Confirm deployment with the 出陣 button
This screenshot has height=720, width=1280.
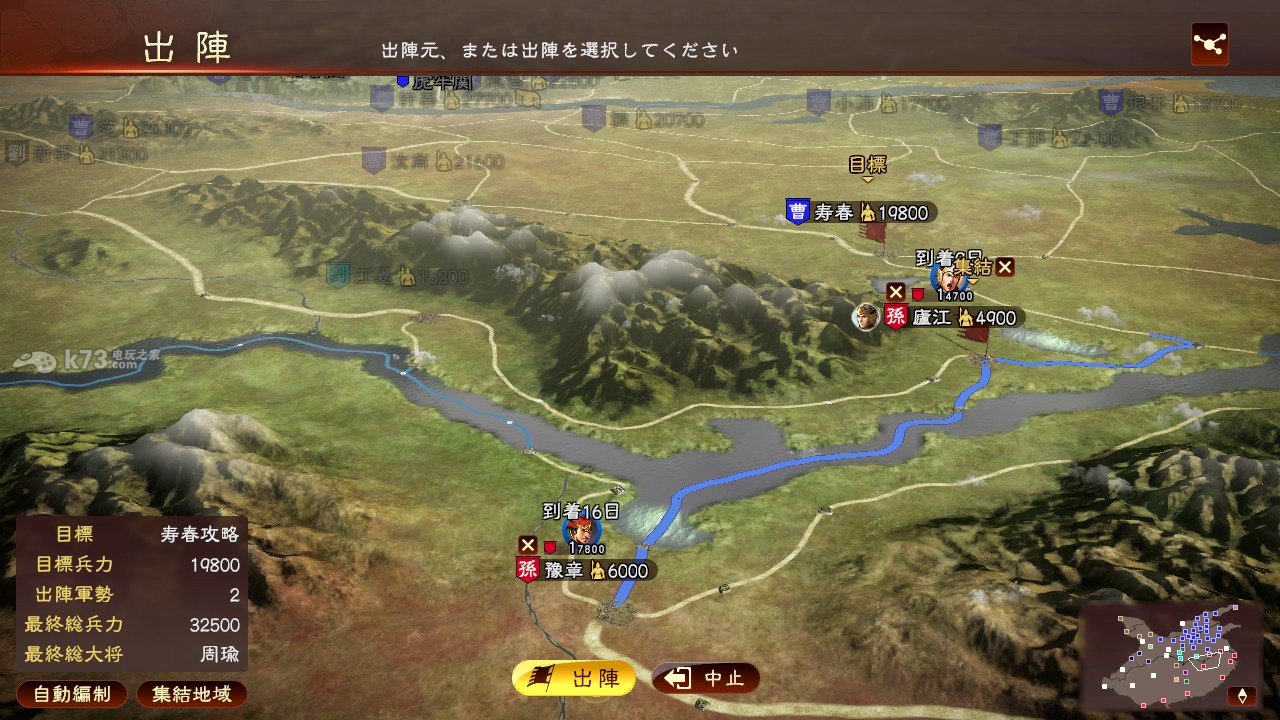tap(573, 677)
